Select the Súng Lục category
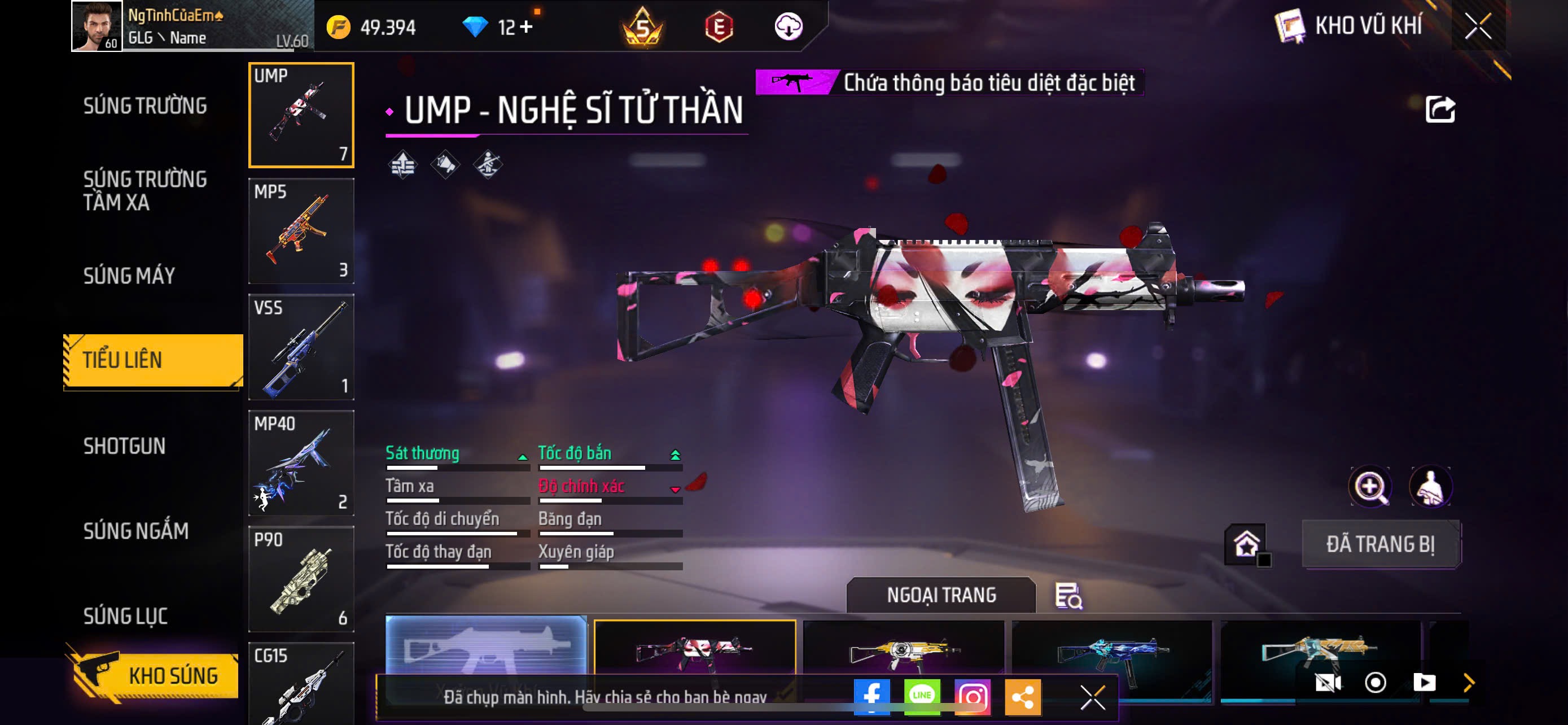The image size is (1568, 725). 125,615
